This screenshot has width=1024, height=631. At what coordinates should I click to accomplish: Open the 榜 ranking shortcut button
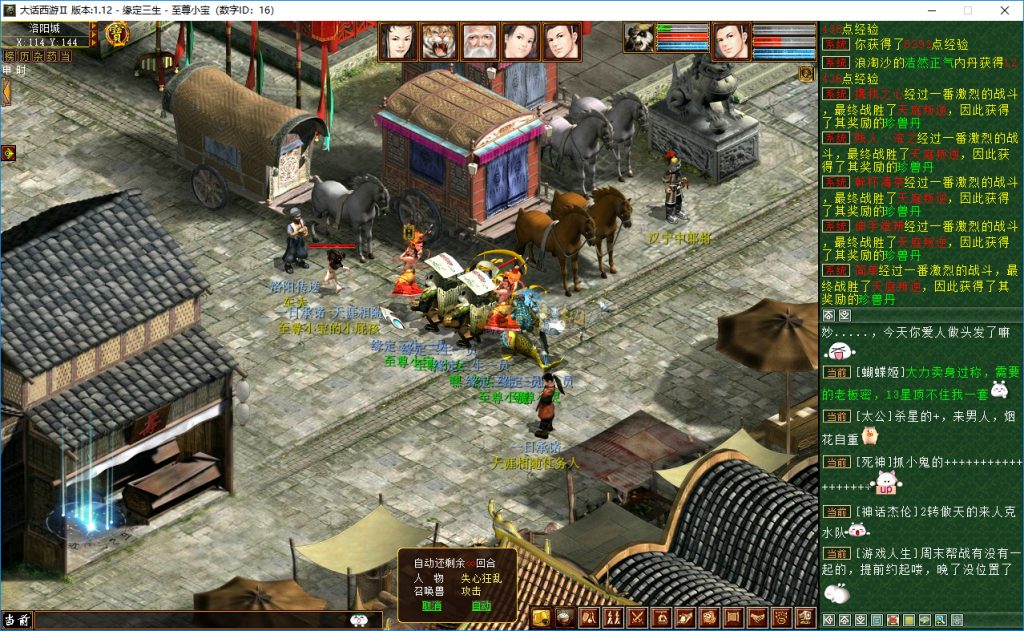pos(10,57)
